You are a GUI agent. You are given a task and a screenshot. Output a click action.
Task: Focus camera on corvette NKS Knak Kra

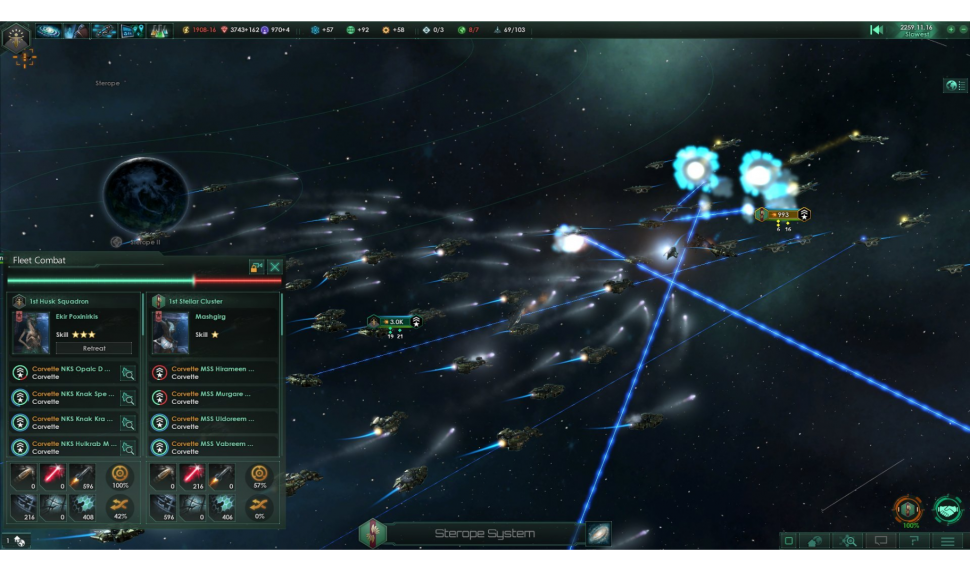coord(128,423)
